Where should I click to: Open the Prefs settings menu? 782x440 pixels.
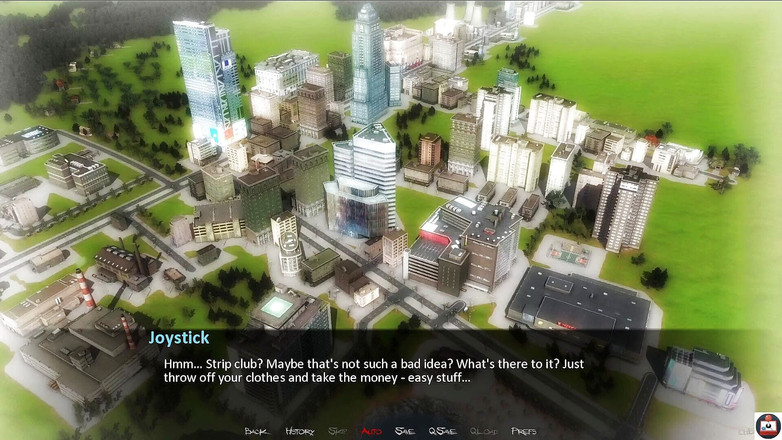pos(523,431)
